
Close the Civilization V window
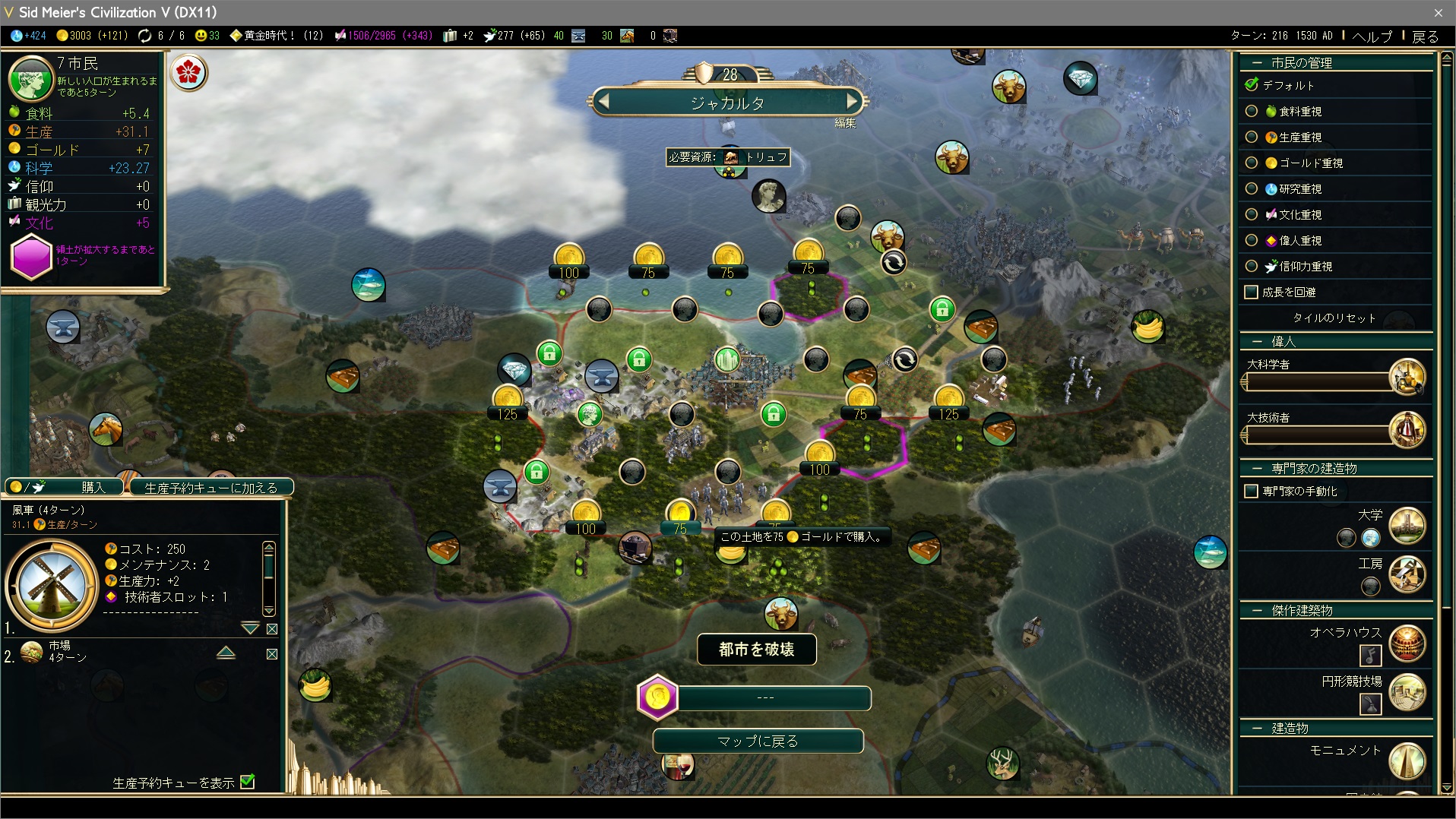point(1438,12)
